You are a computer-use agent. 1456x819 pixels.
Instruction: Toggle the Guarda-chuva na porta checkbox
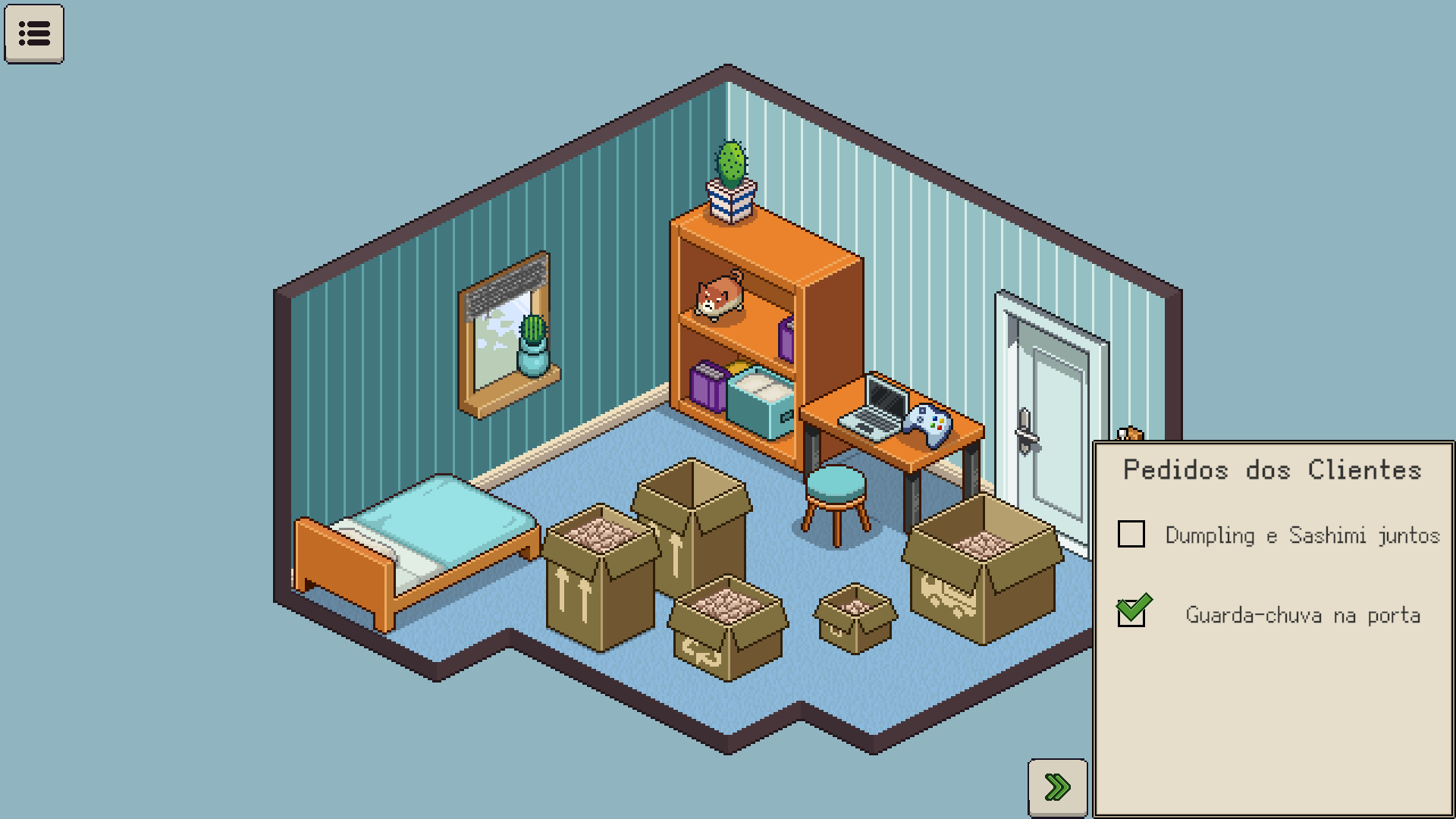click(1131, 613)
